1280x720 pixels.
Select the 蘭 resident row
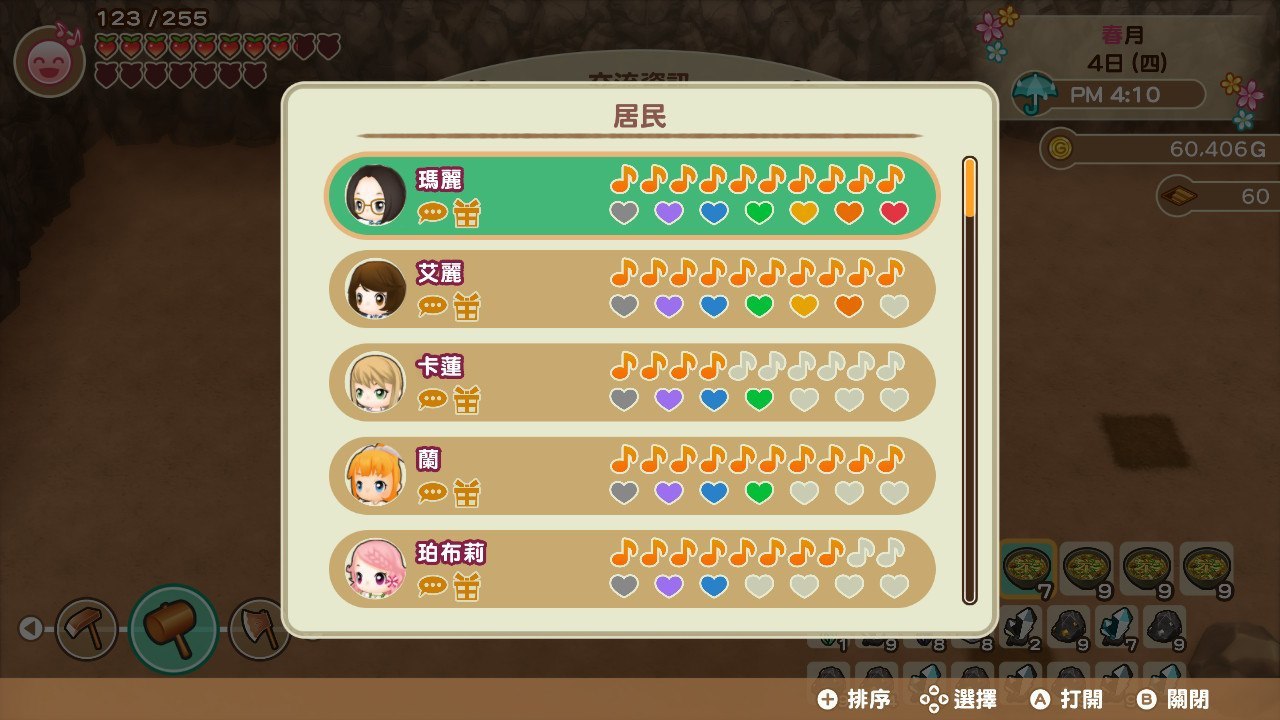click(x=632, y=475)
